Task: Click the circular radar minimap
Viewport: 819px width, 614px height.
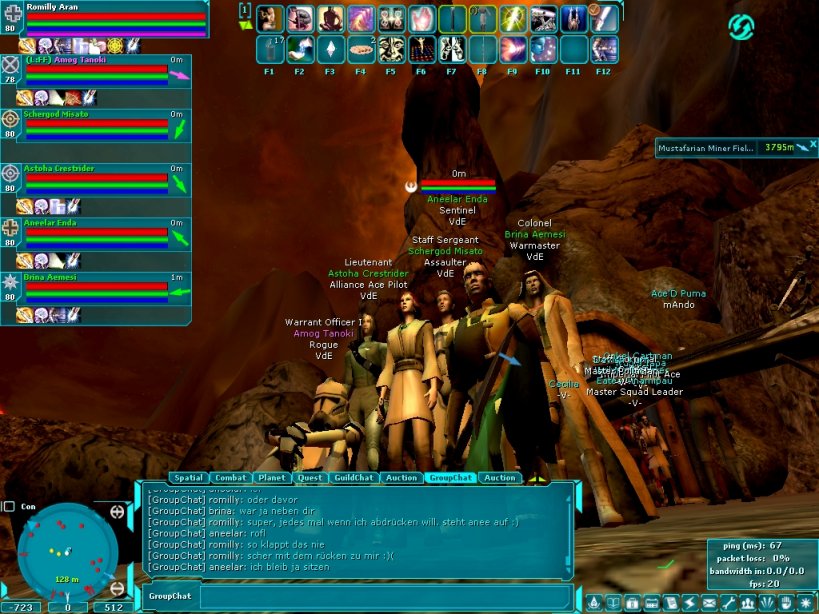Action: (x=67, y=550)
